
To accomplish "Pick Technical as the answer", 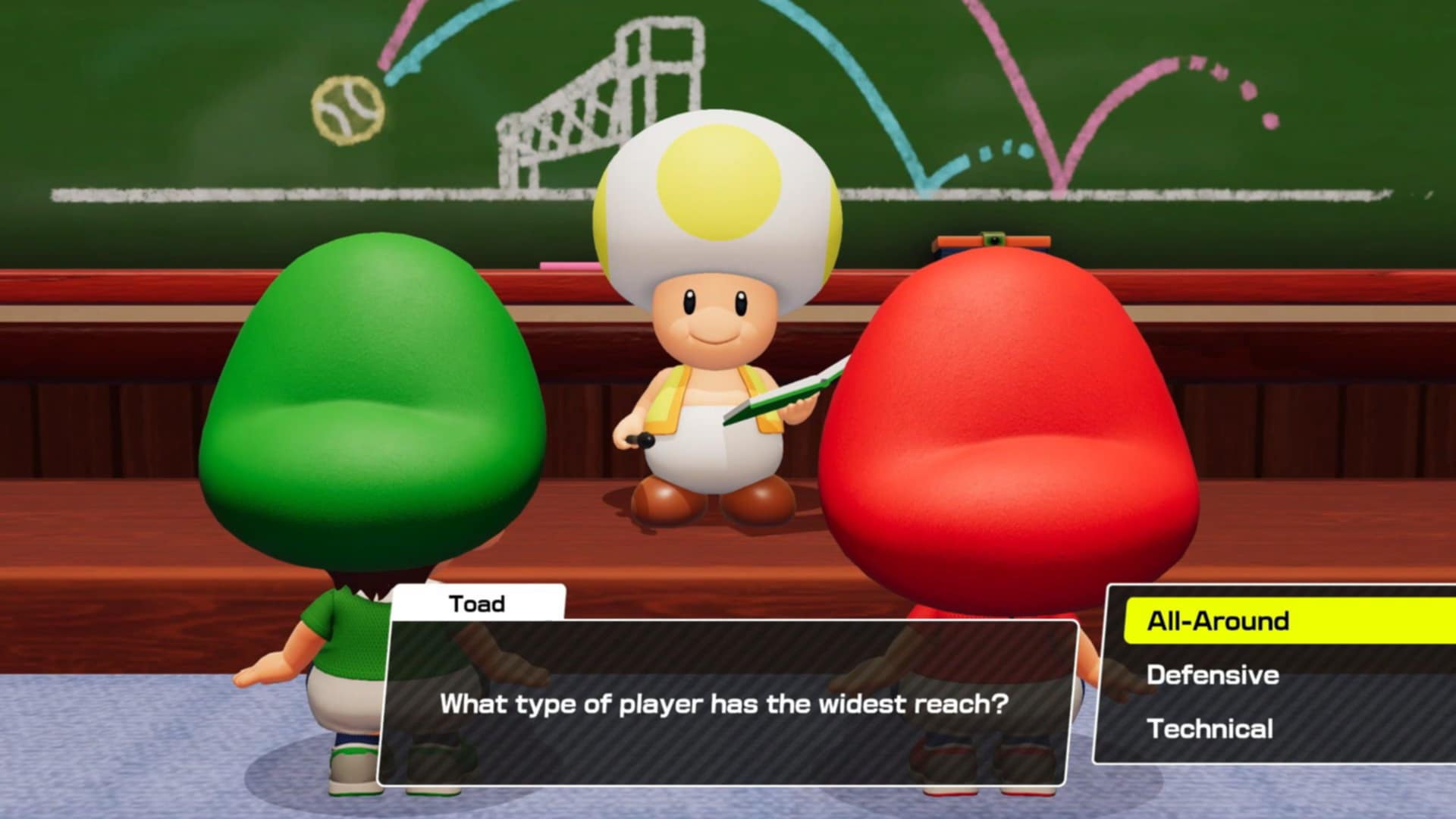I will 1210,729.
